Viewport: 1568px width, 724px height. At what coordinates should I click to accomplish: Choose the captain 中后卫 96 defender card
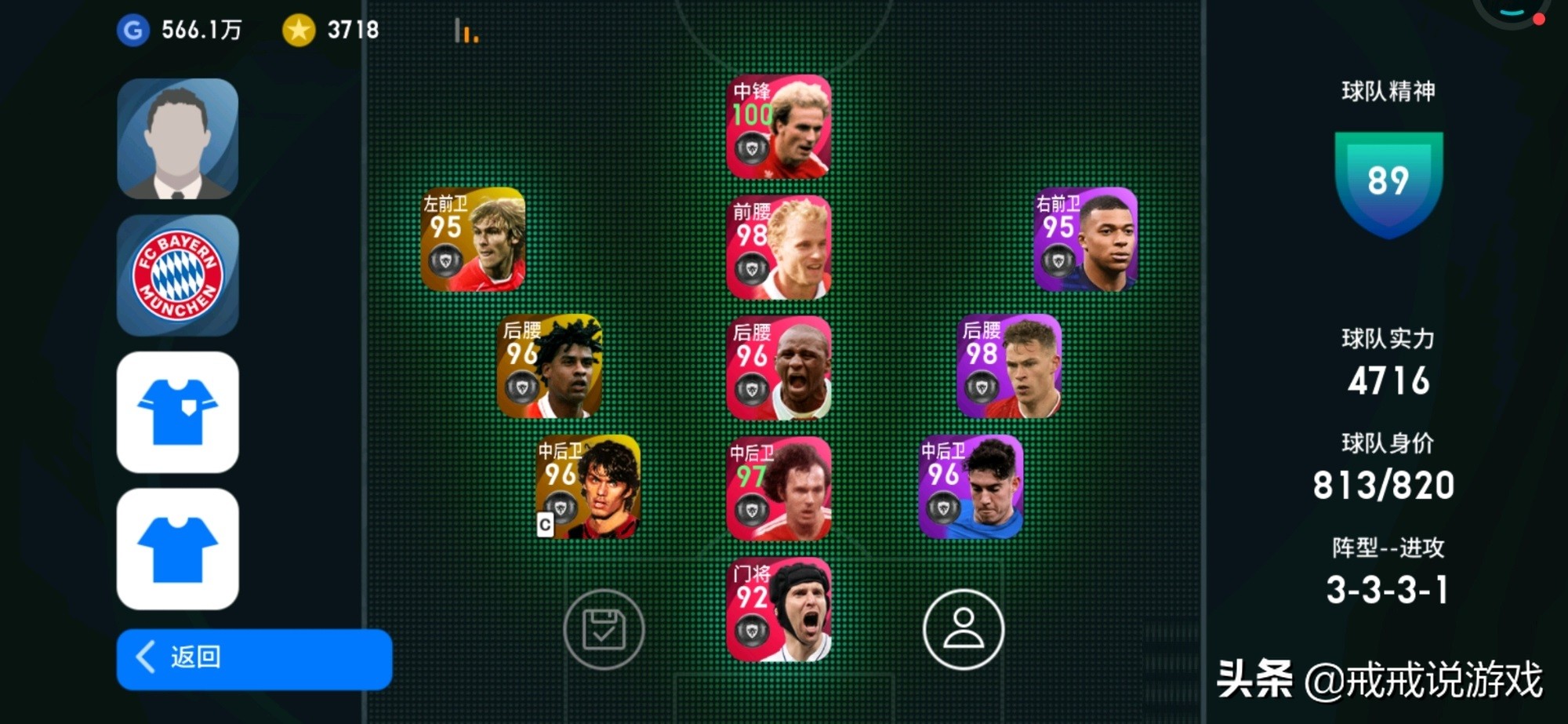coord(588,486)
